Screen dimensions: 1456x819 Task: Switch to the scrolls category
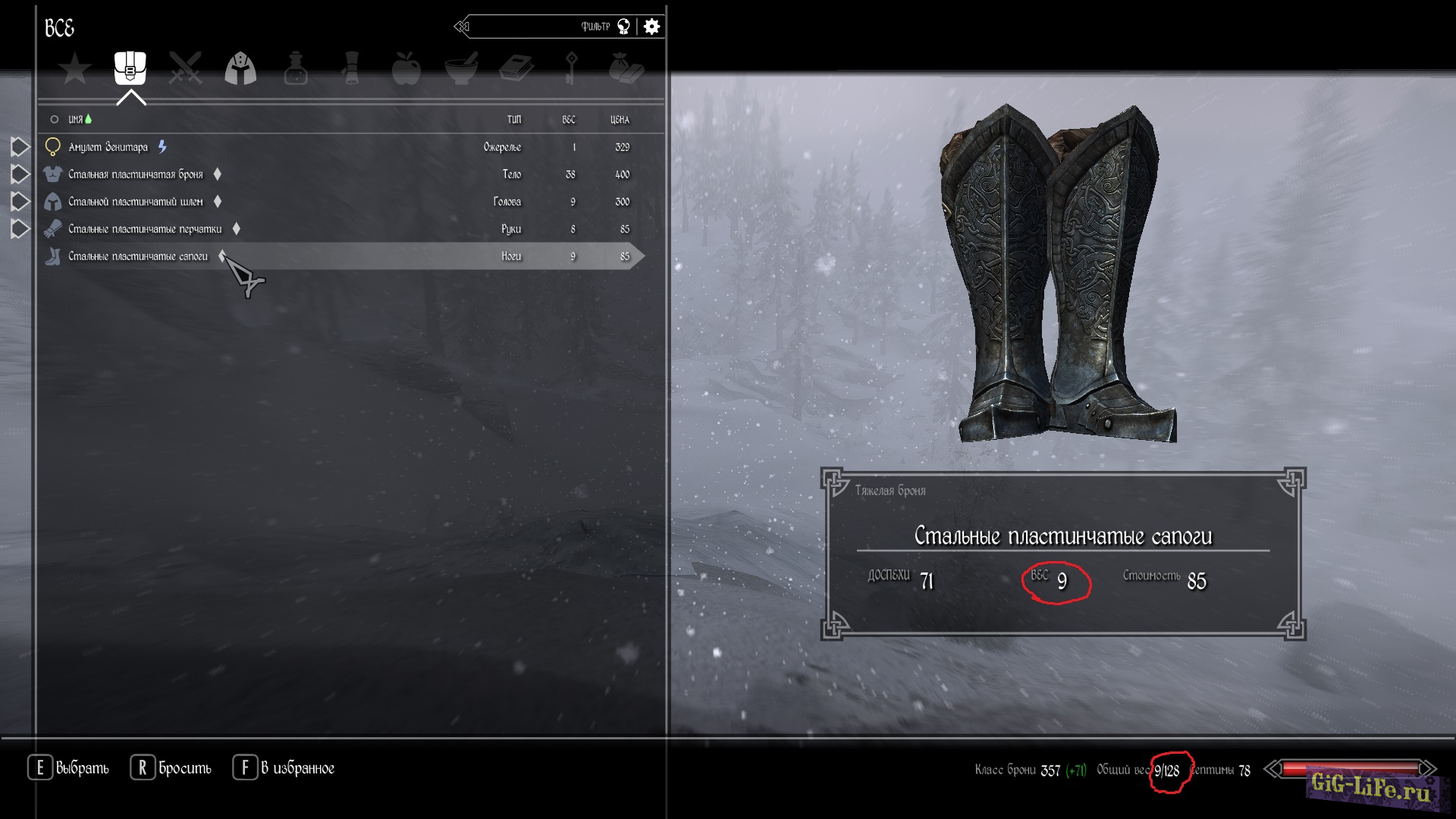(350, 68)
